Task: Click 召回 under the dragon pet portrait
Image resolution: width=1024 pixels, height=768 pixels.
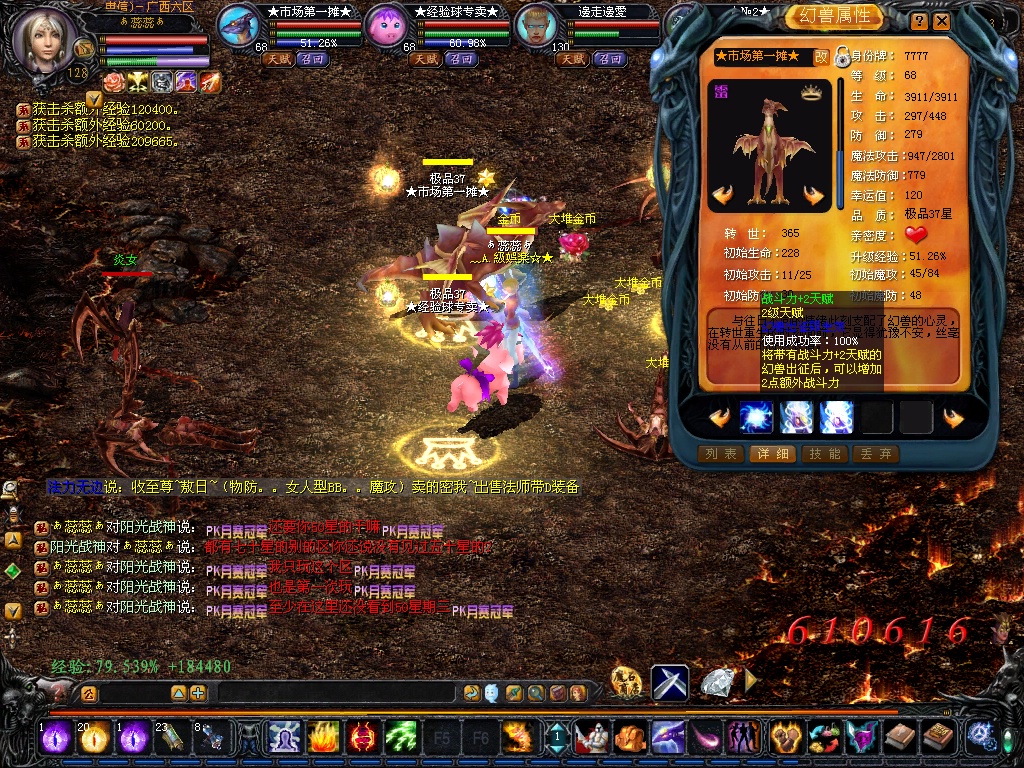Action: coord(315,59)
